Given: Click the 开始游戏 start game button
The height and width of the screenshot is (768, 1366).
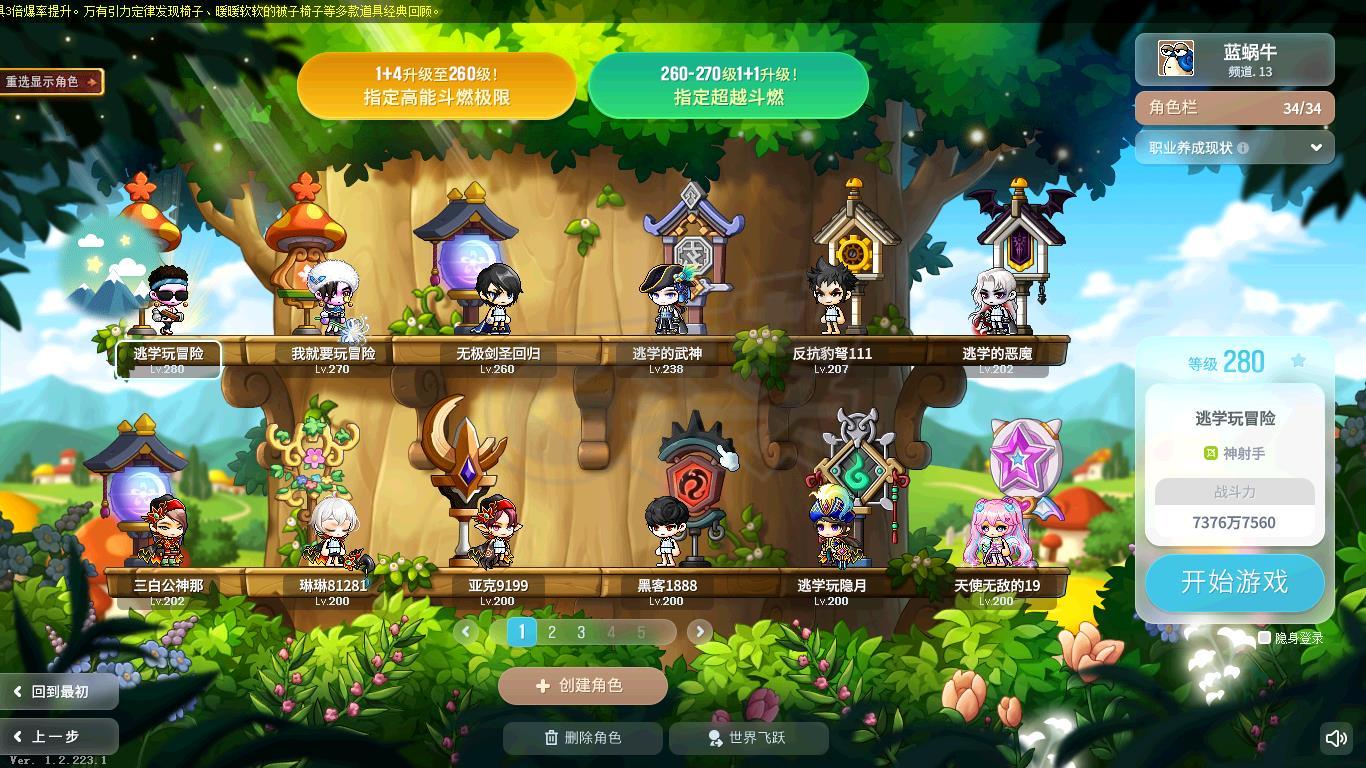Looking at the screenshot, I should point(1234,582).
